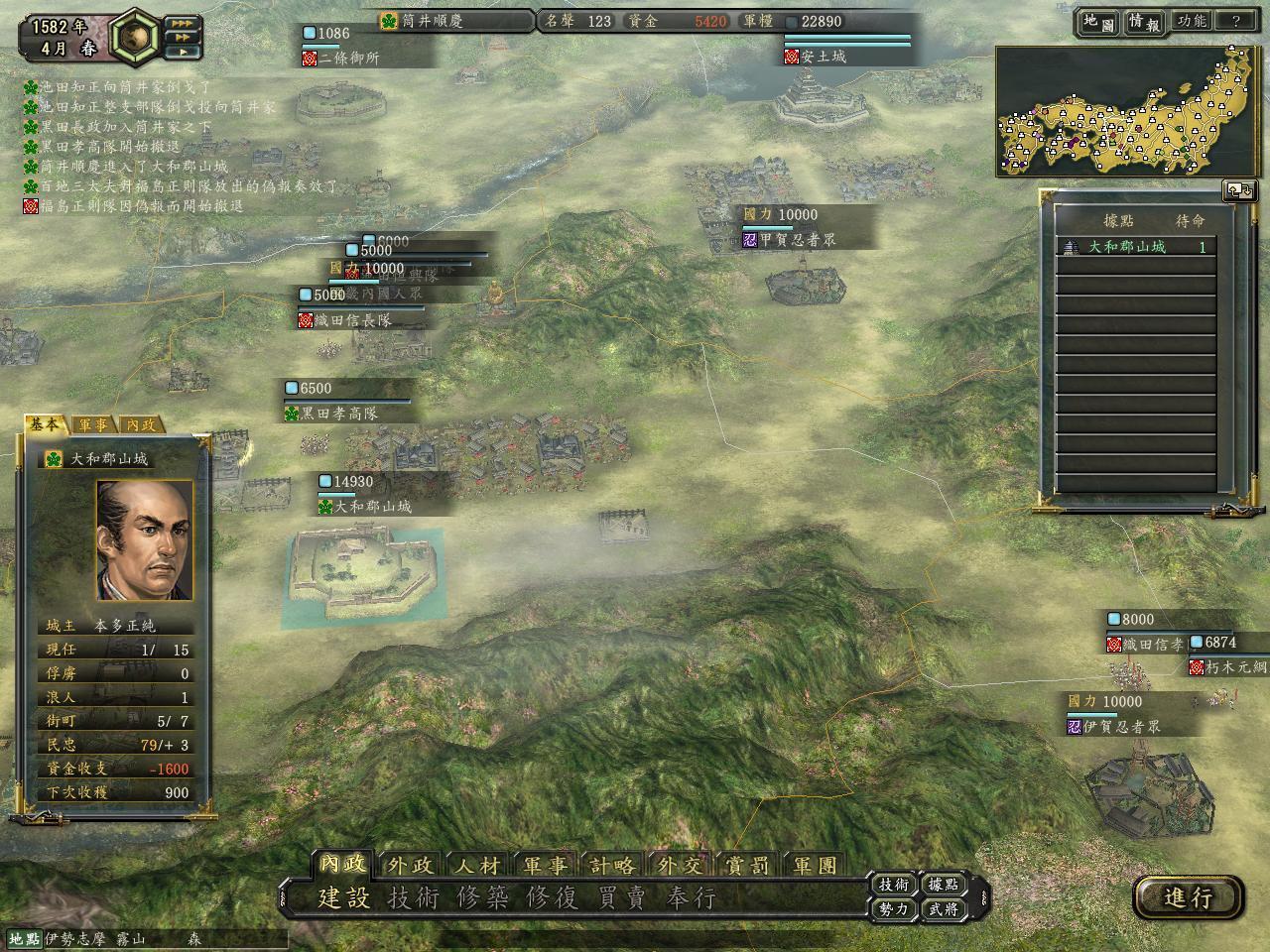Image resolution: width=1270 pixels, height=952 pixels.
Task: Choose the 修復 repair command
Action: point(552,898)
